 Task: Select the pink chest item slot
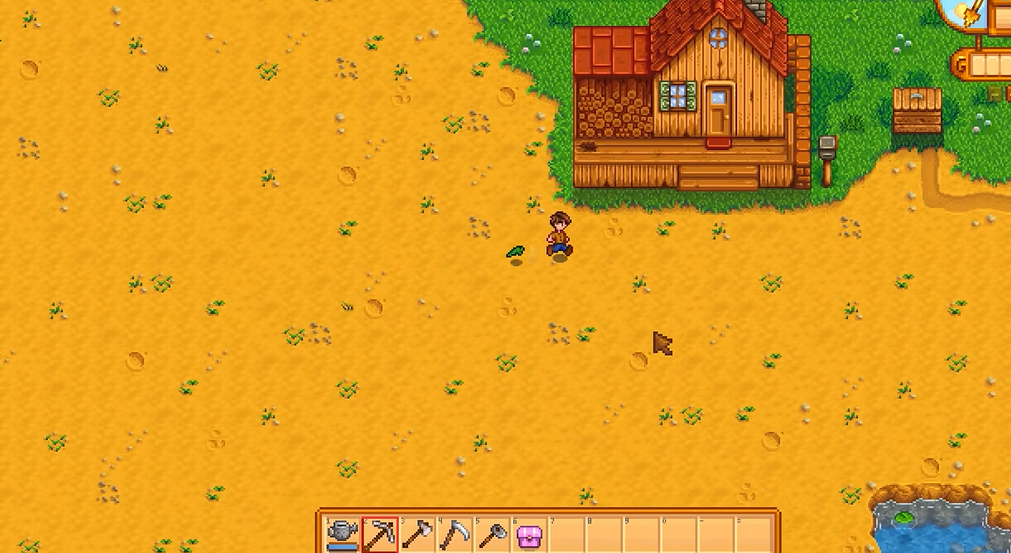point(529,536)
